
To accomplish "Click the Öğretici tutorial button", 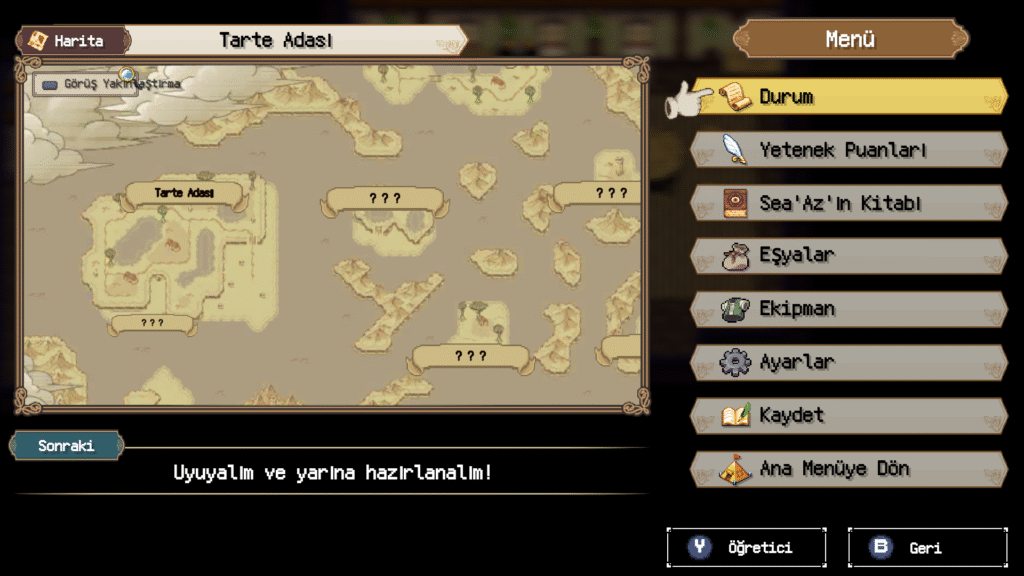I will (x=746, y=547).
